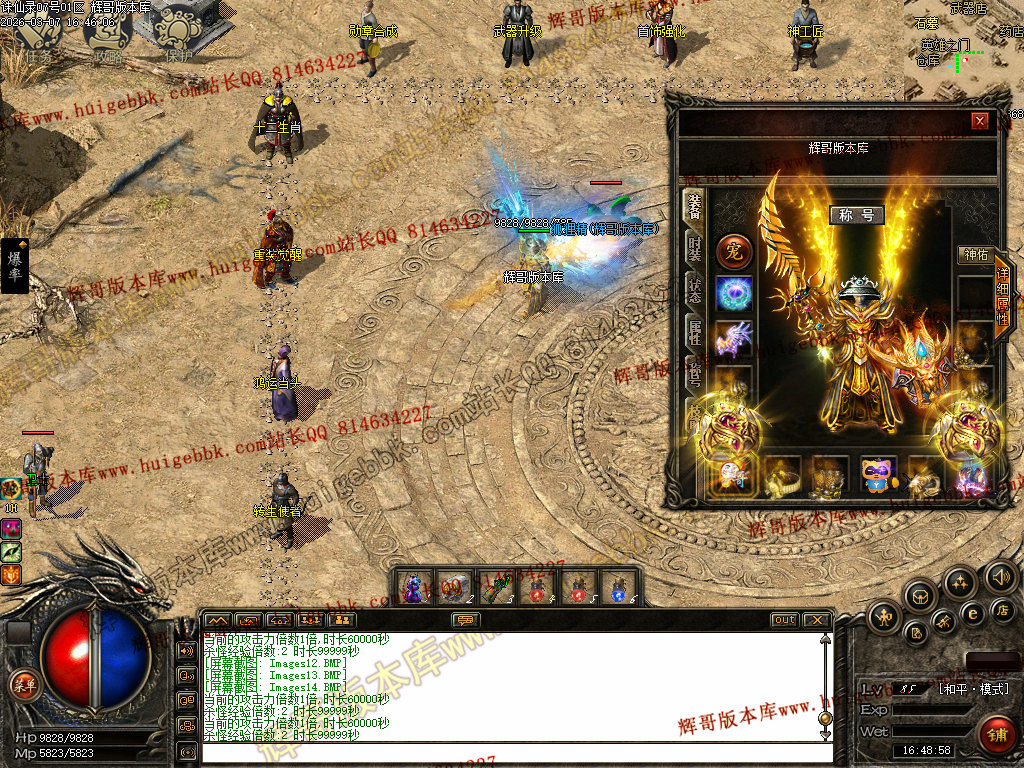
Task: Open the 攻略 guide icon
Action: click(x=107, y=32)
